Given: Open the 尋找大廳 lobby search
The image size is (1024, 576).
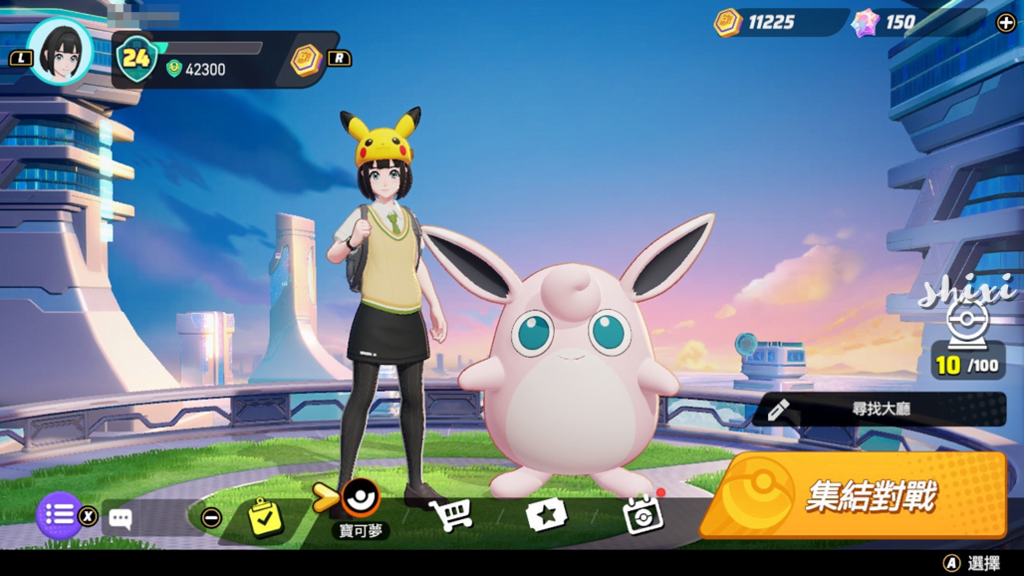Looking at the screenshot, I should pyautogui.click(x=880, y=409).
